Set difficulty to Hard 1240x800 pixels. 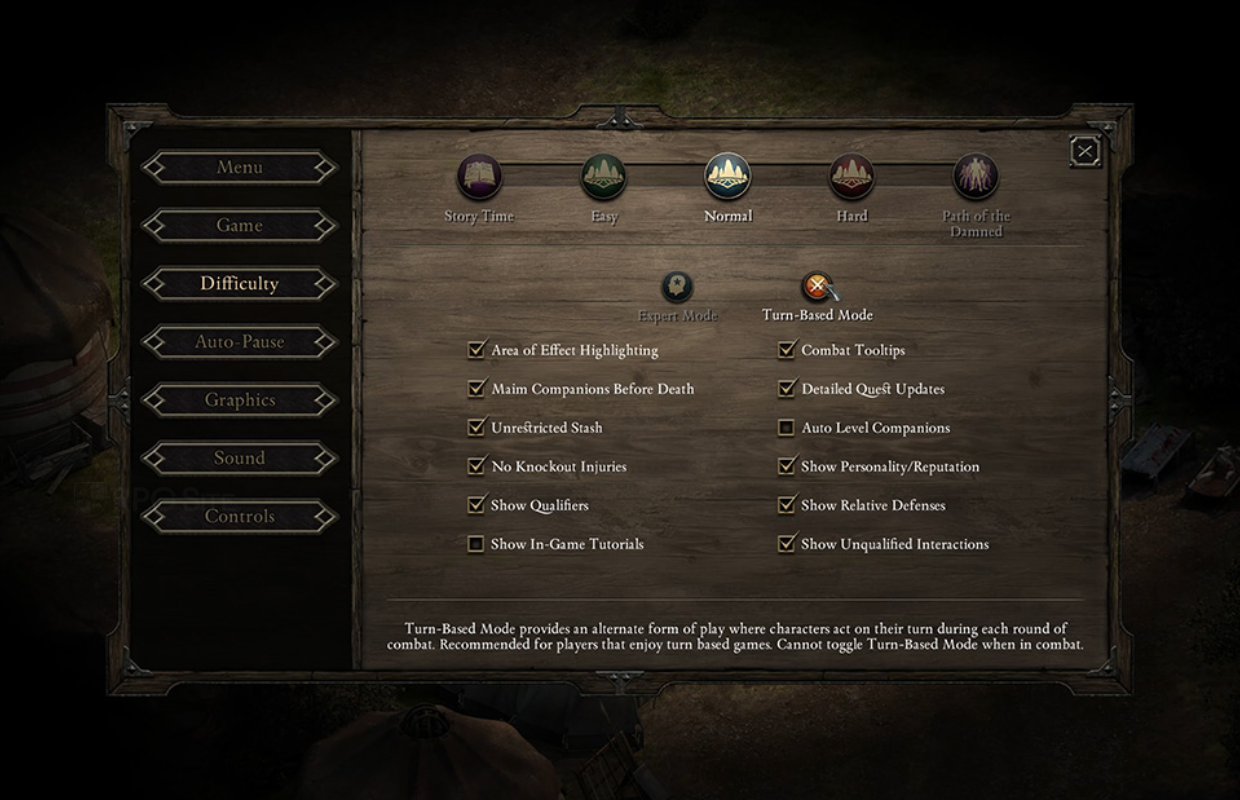point(851,177)
